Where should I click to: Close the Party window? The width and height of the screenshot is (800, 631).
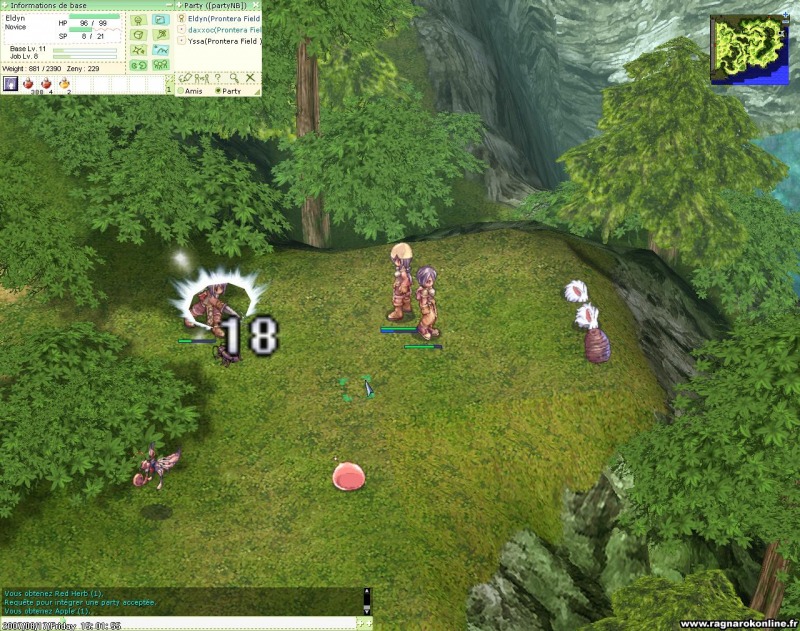tap(257, 5)
